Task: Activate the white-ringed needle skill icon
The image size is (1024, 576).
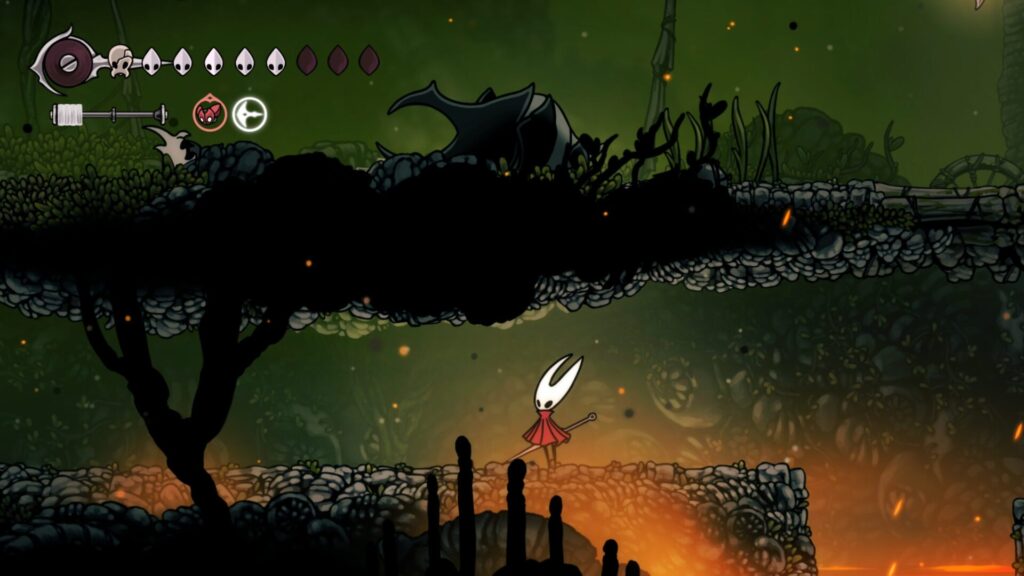Action: click(x=250, y=114)
